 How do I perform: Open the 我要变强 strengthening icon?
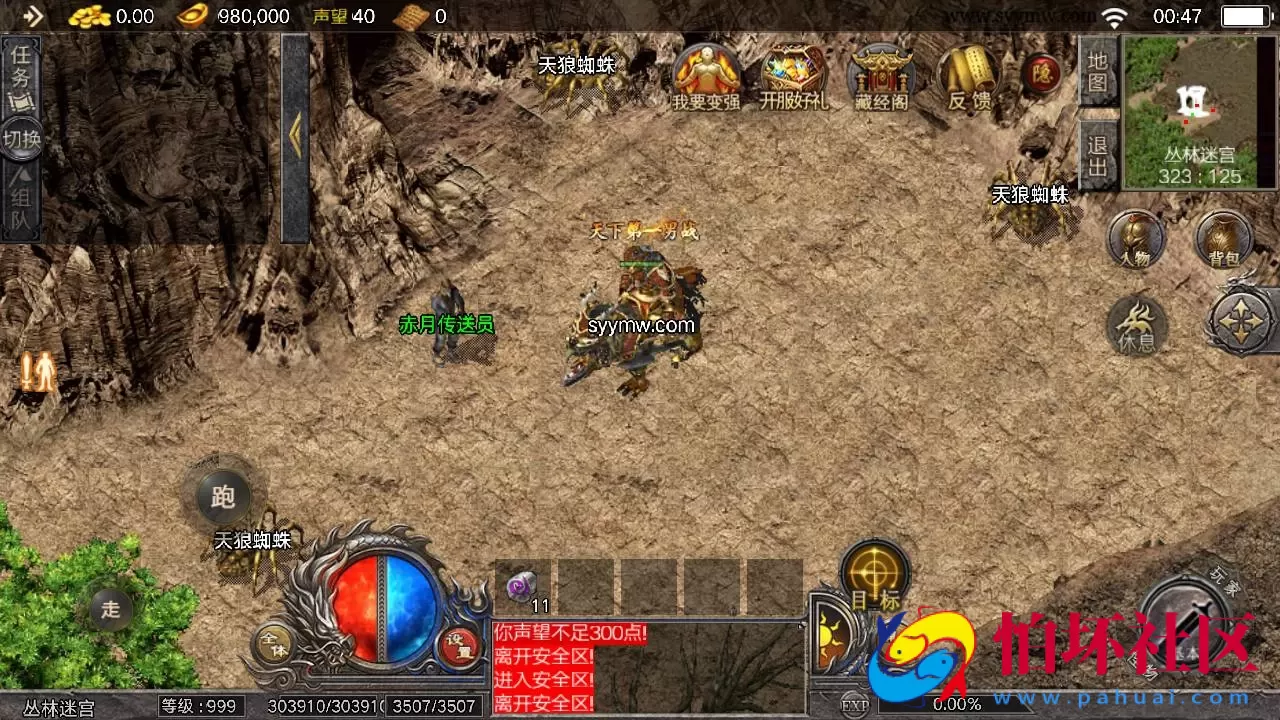click(708, 75)
